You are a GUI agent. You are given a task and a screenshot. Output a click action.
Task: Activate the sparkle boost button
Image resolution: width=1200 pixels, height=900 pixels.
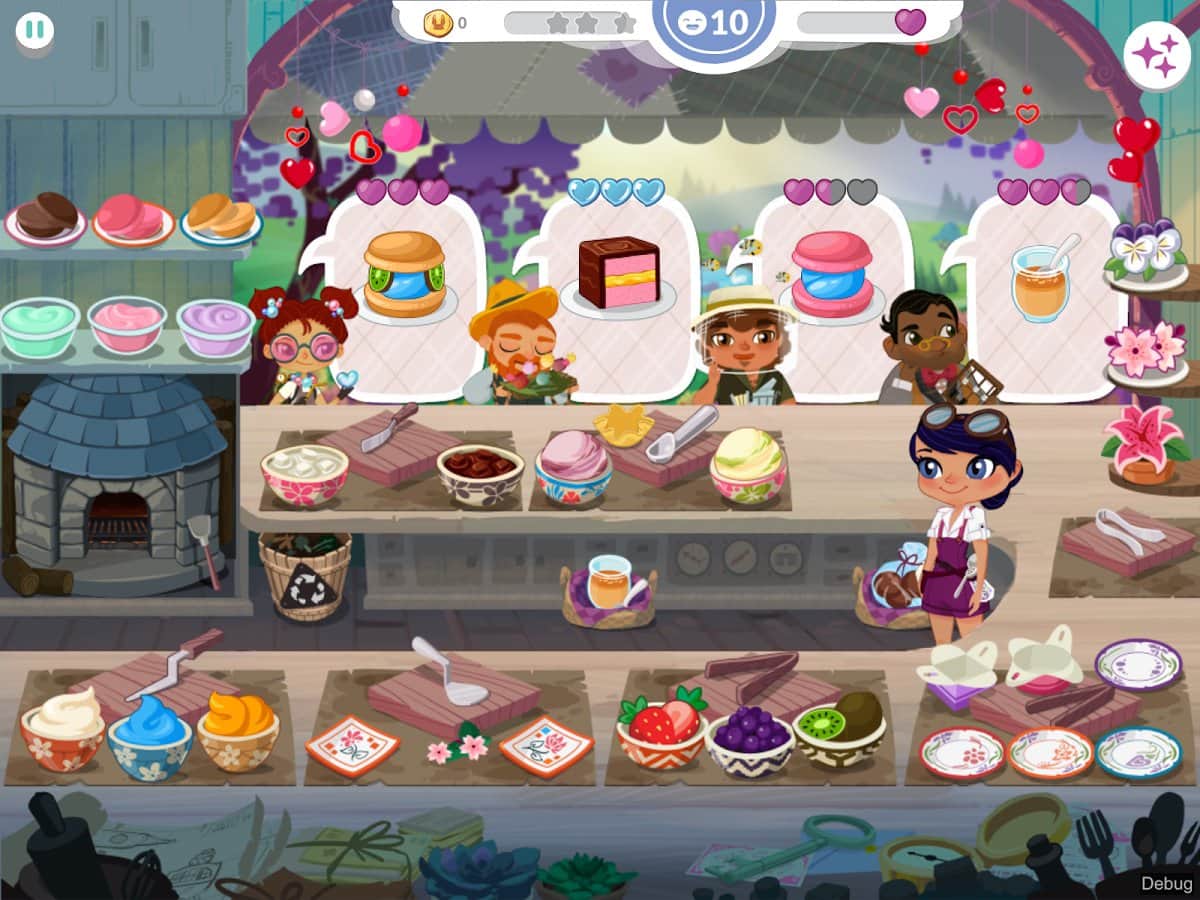click(x=1156, y=55)
